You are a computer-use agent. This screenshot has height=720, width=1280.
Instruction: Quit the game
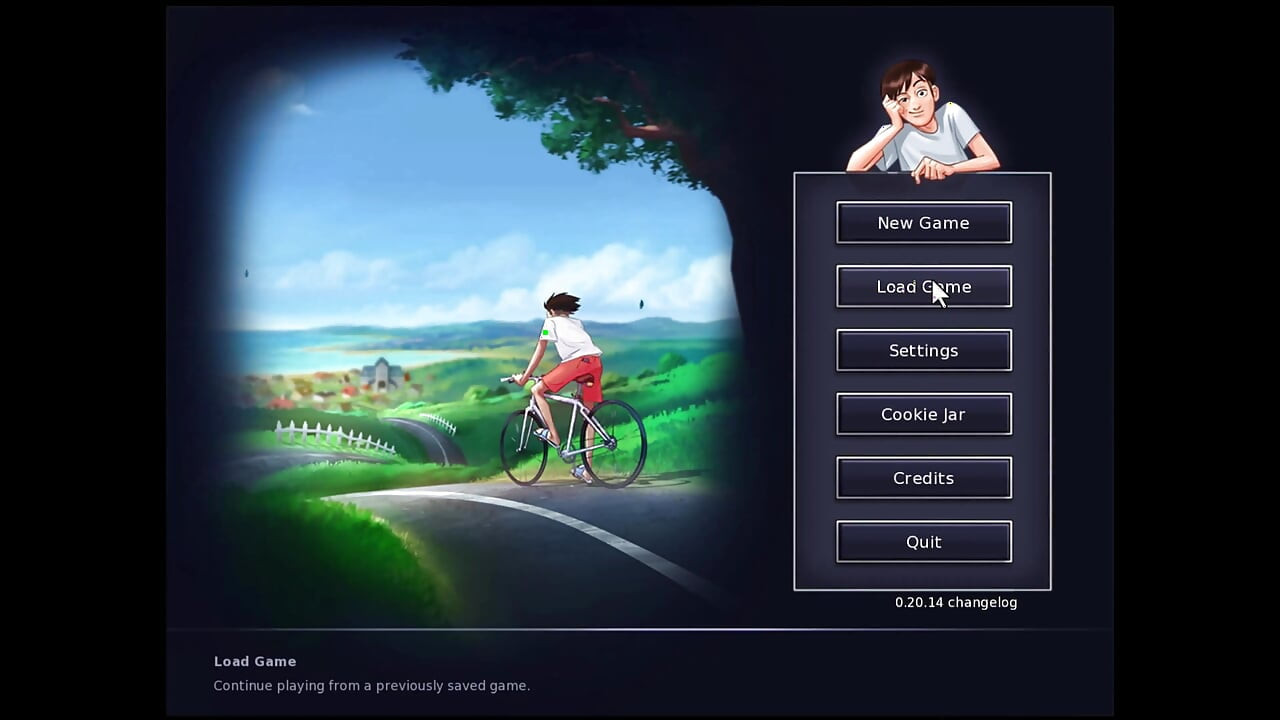tap(923, 541)
